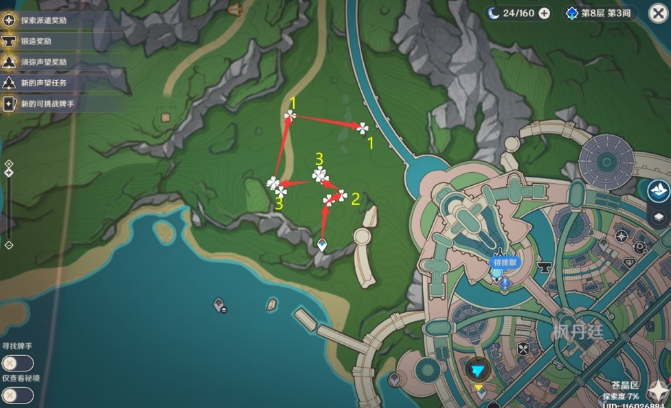This screenshot has width=671, height=408.
Task: Add resin with the plus button
Action: click(x=544, y=13)
